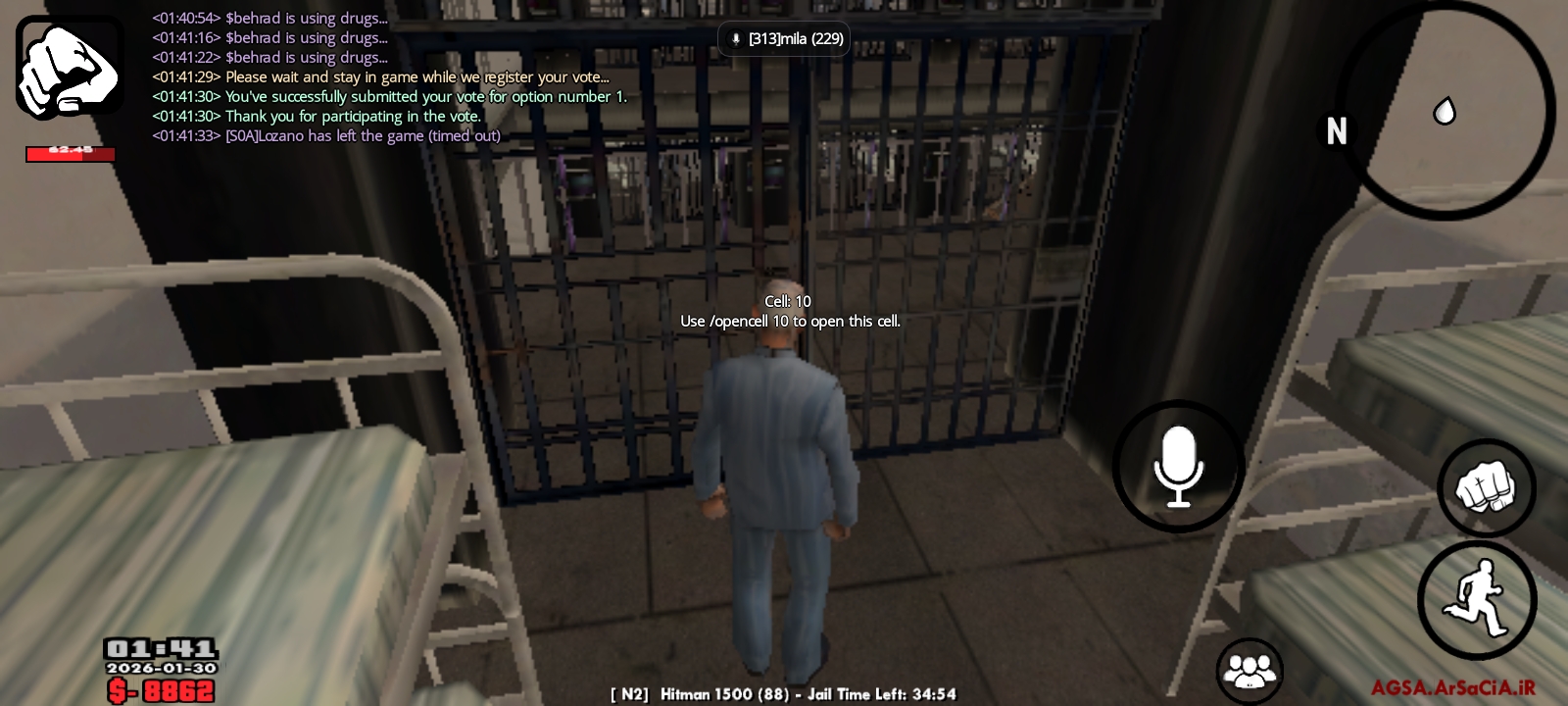Hit the punch attack button
1568x706 pixels.
[1486, 487]
